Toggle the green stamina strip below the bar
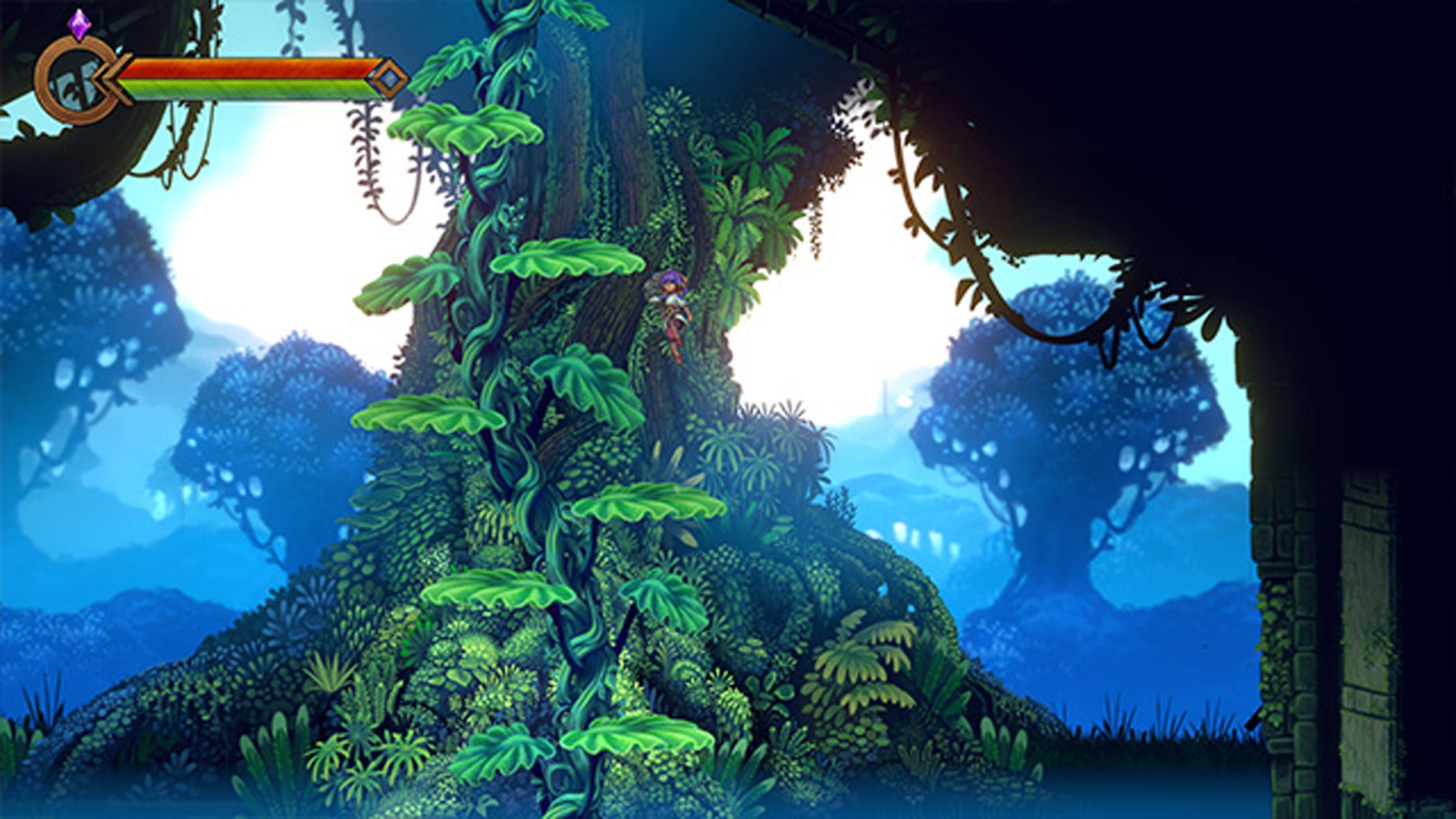Screen dimensions: 1456x819 (250, 89)
